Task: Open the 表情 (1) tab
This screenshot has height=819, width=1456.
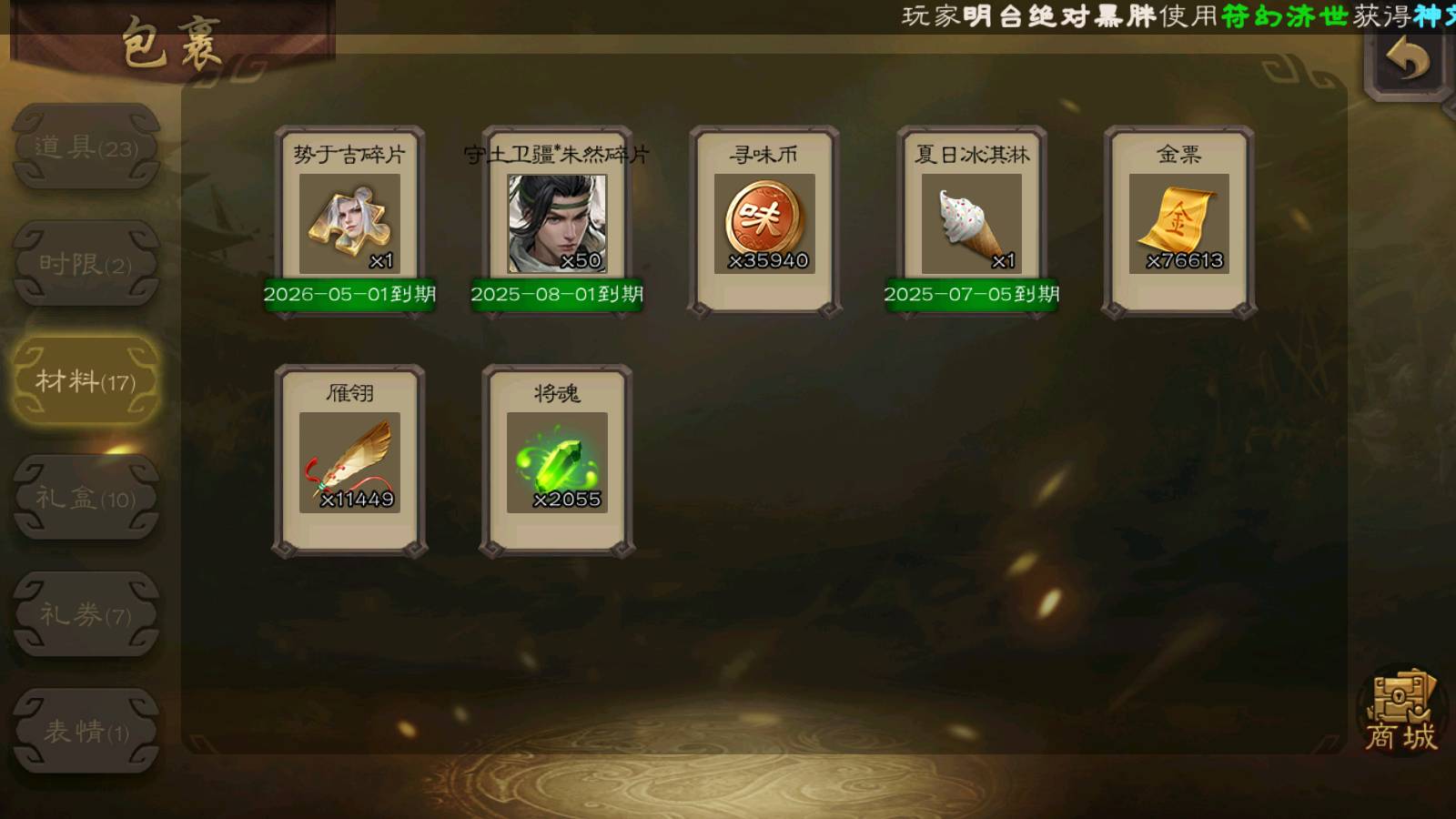Action: tap(86, 731)
